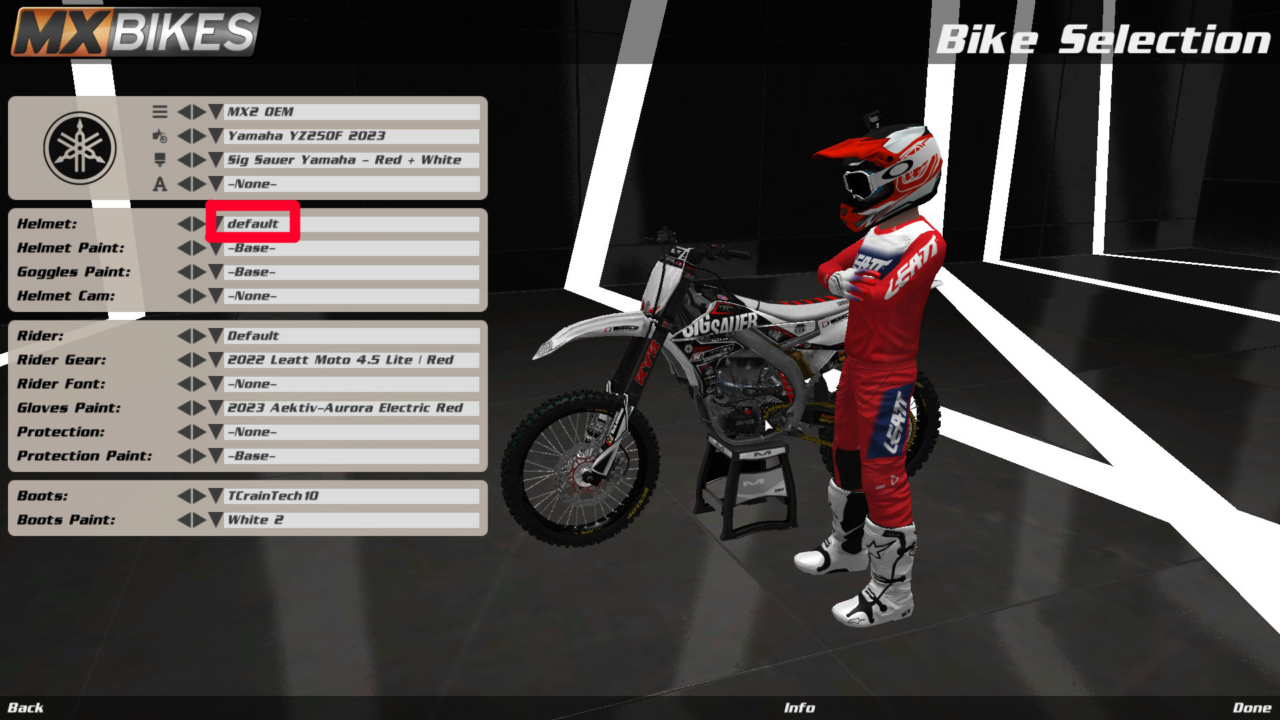Open the Protection dropdown list
1280x720 pixels.
pos(216,431)
